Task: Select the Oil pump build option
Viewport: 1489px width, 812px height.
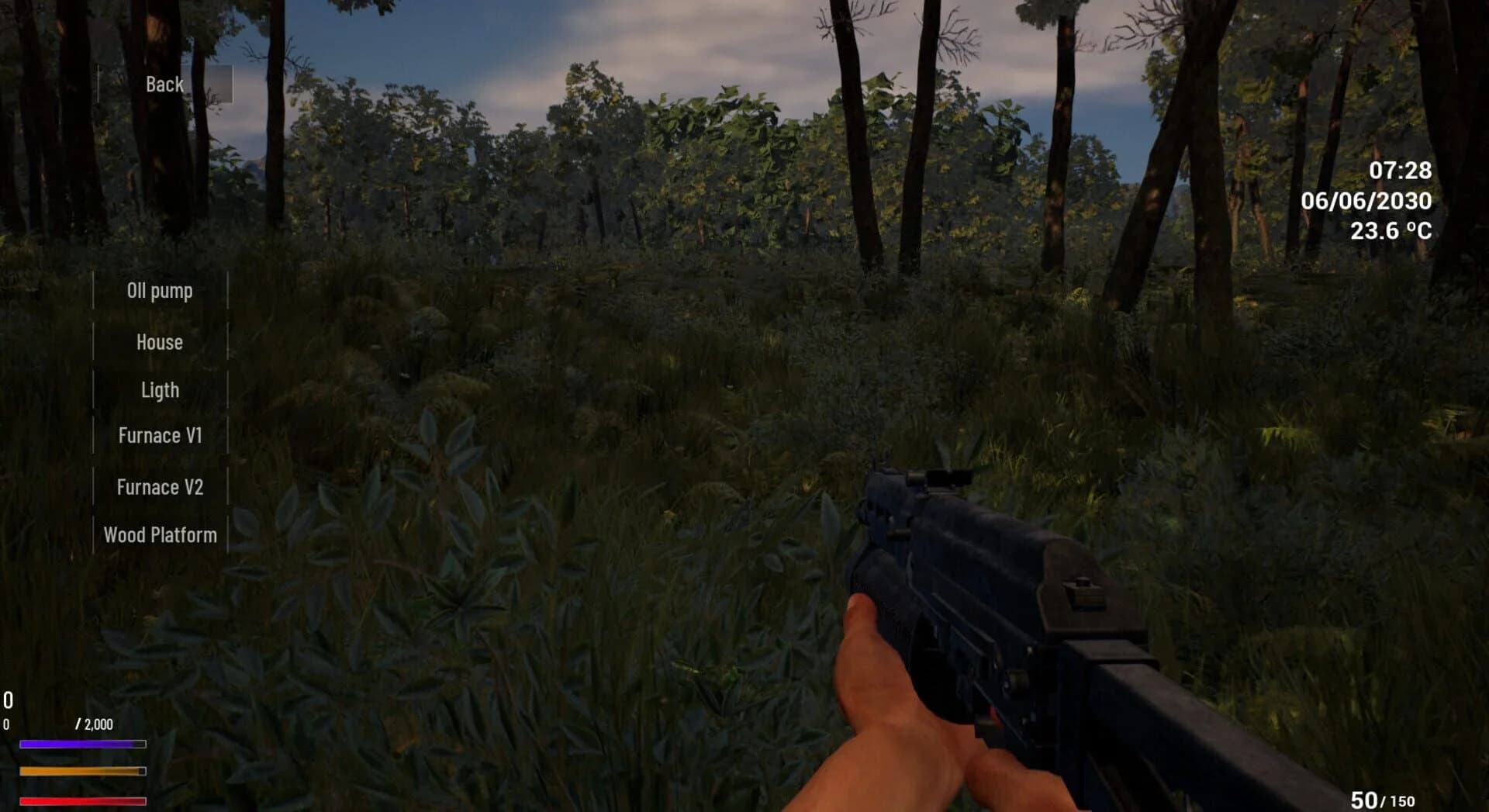Action: pos(160,291)
